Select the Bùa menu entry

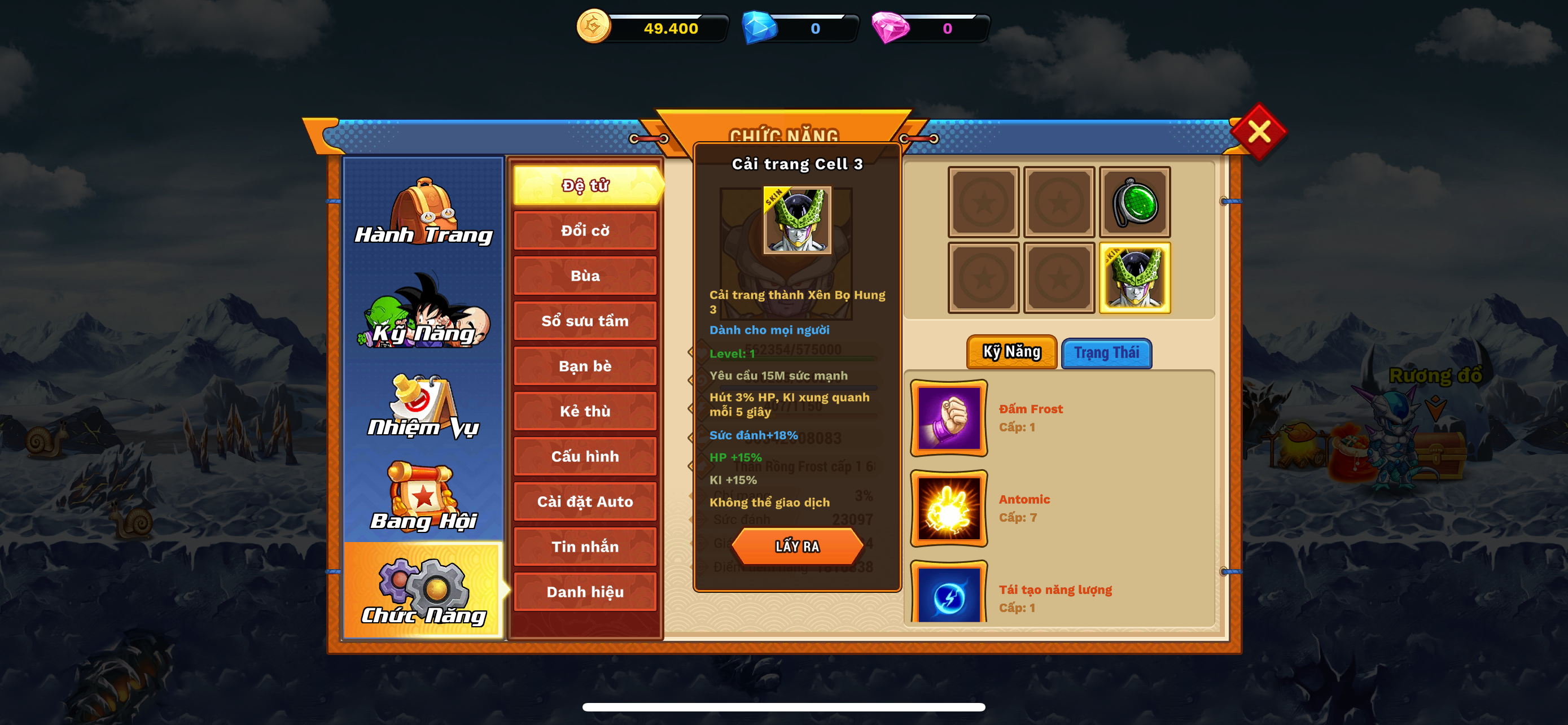pos(585,276)
